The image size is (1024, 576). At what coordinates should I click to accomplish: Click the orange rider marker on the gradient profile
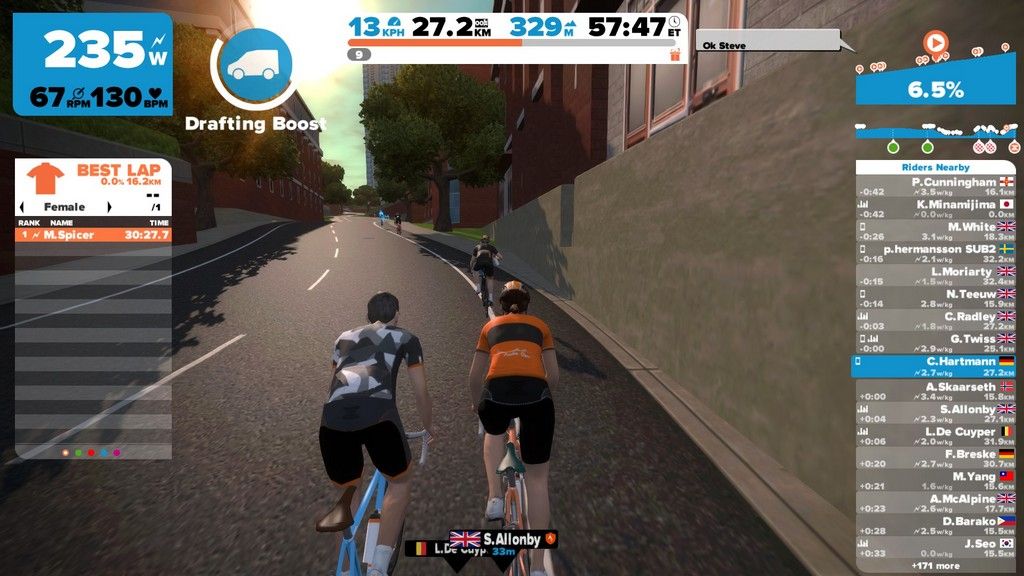point(935,43)
